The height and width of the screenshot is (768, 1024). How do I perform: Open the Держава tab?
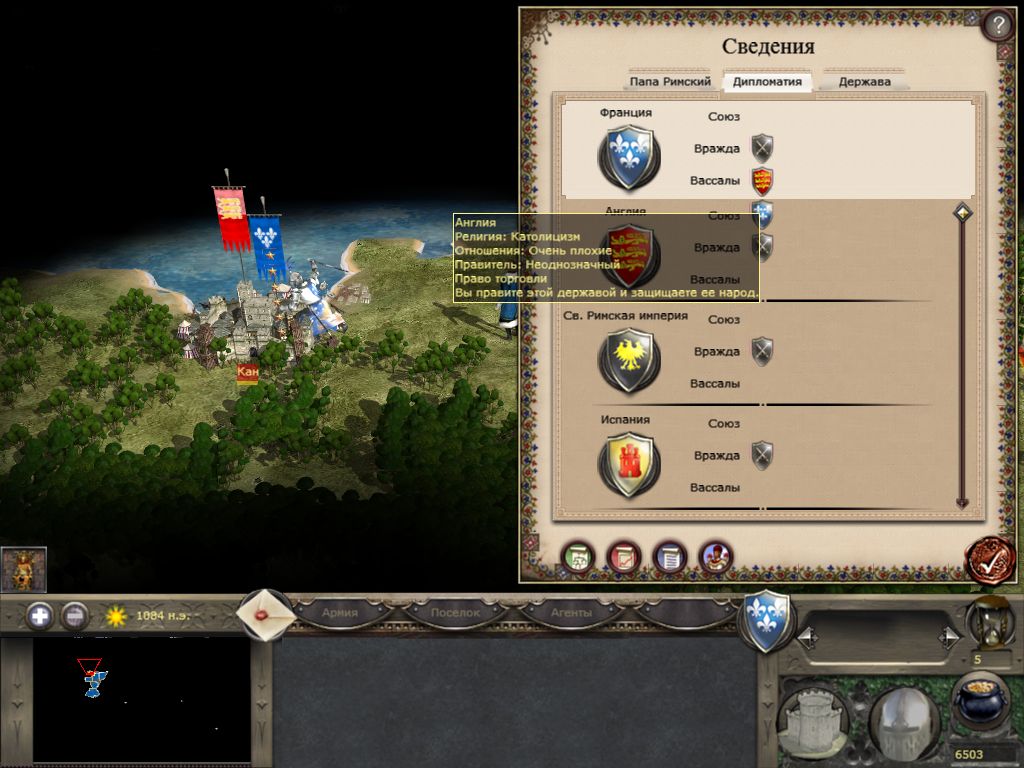click(865, 82)
